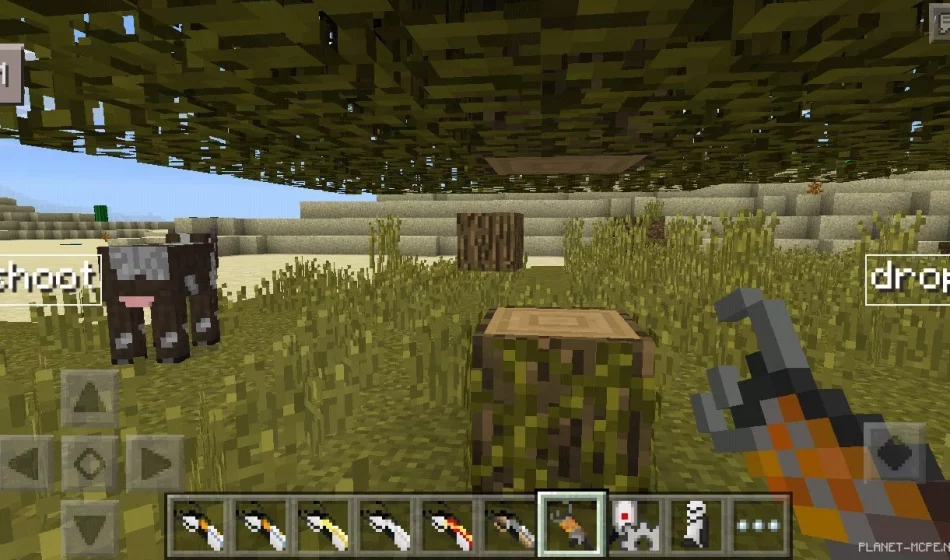Open the menu button in top-right corner
The width and height of the screenshot is (950, 560).
click(x=940, y=22)
